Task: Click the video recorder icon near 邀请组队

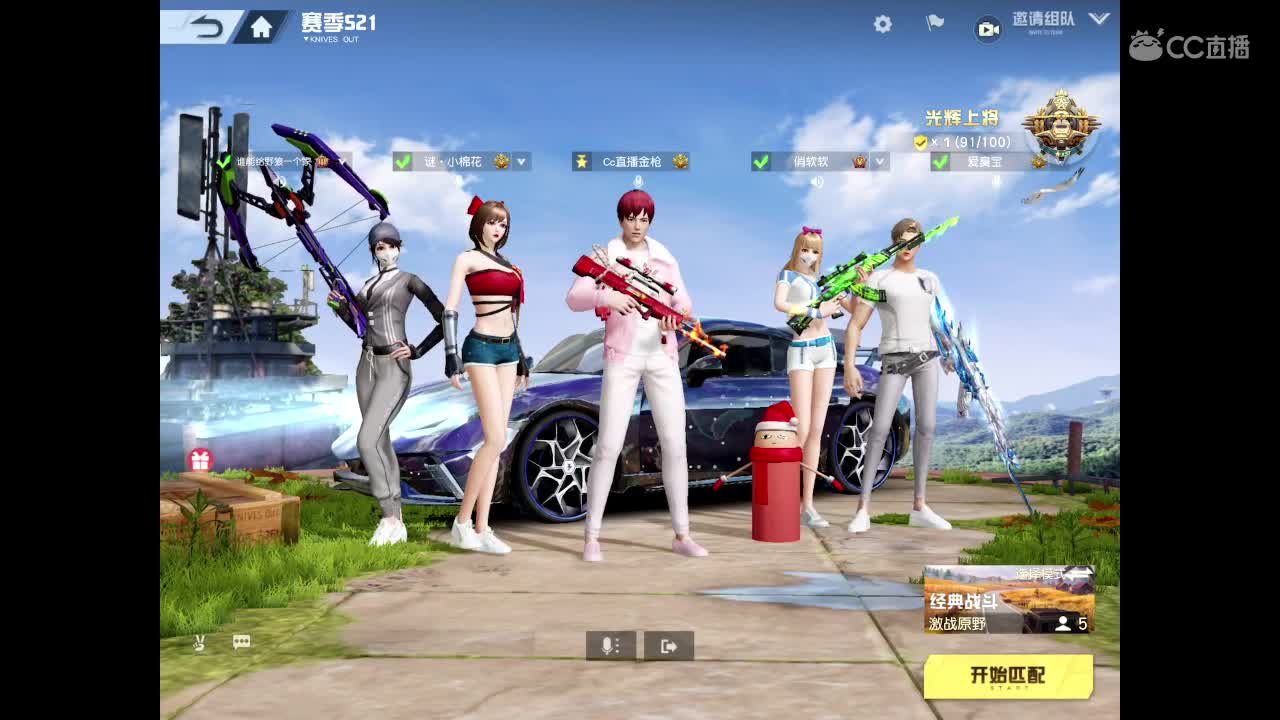Action: (988, 30)
